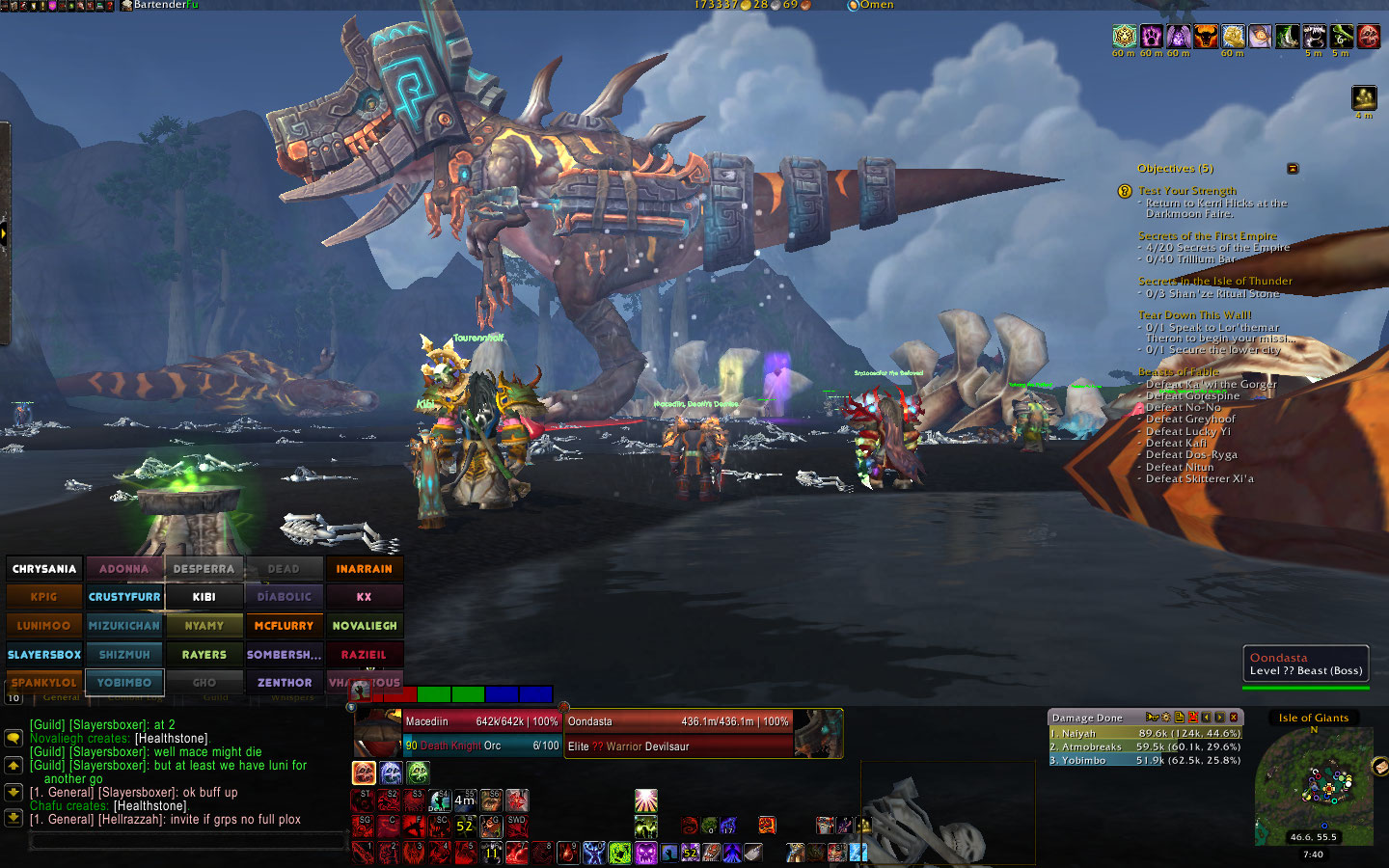Image resolution: width=1389 pixels, height=868 pixels.
Task: Open the Test Your Strength quest
Action: point(1186,191)
